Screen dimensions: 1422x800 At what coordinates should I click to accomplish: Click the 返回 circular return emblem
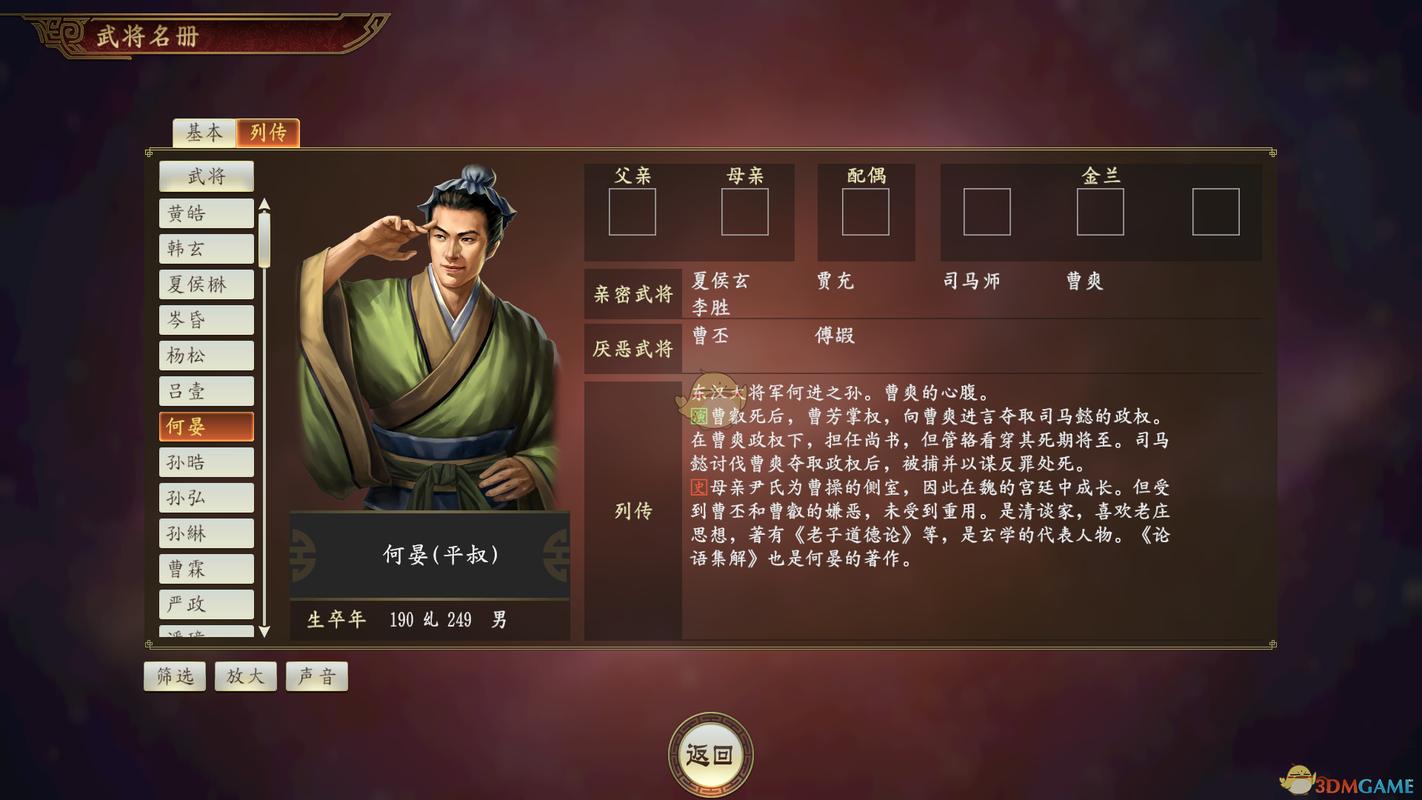[x=711, y=756]
